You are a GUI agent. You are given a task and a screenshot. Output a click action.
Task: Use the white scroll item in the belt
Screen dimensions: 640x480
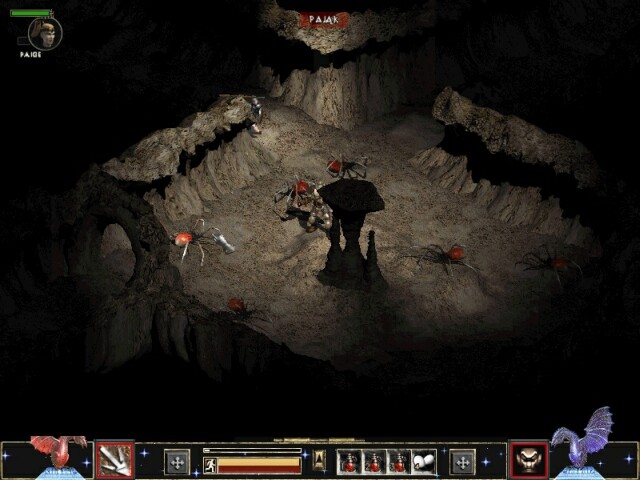click(425, 462)
